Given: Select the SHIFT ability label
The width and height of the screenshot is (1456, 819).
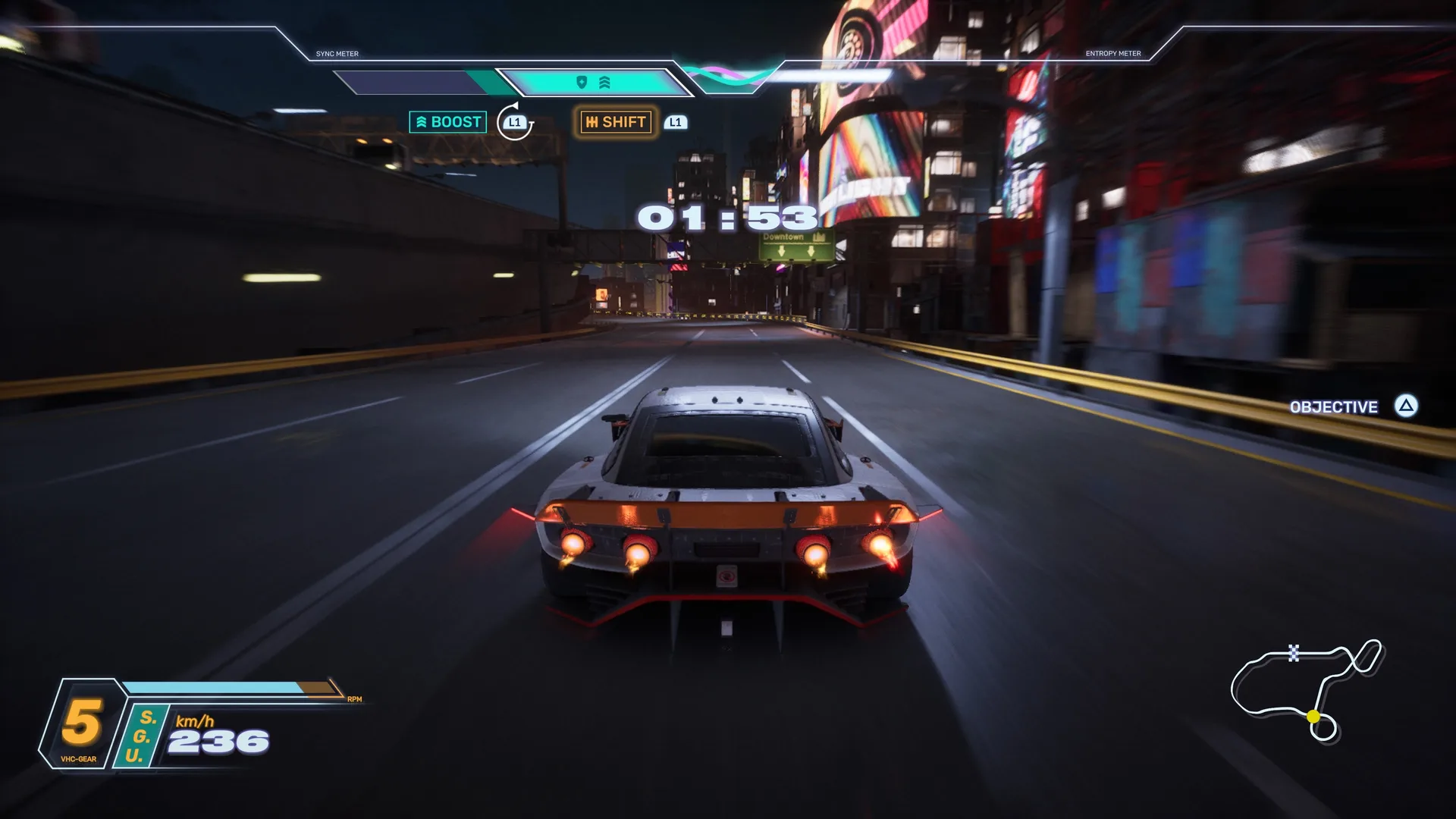Looking at the screenshot, I should point(616,122).
